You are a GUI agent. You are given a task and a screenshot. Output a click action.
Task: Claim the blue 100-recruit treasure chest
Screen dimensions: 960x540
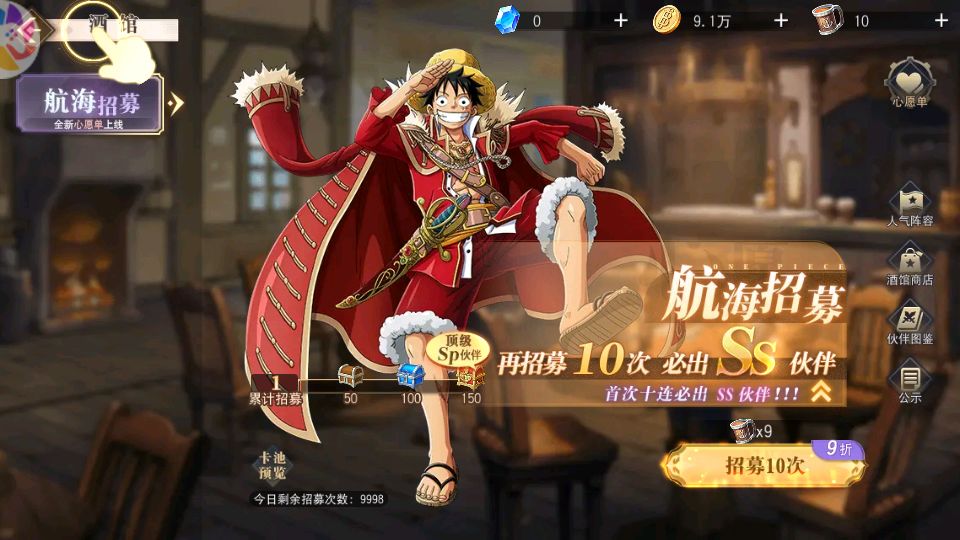point(411,377)
